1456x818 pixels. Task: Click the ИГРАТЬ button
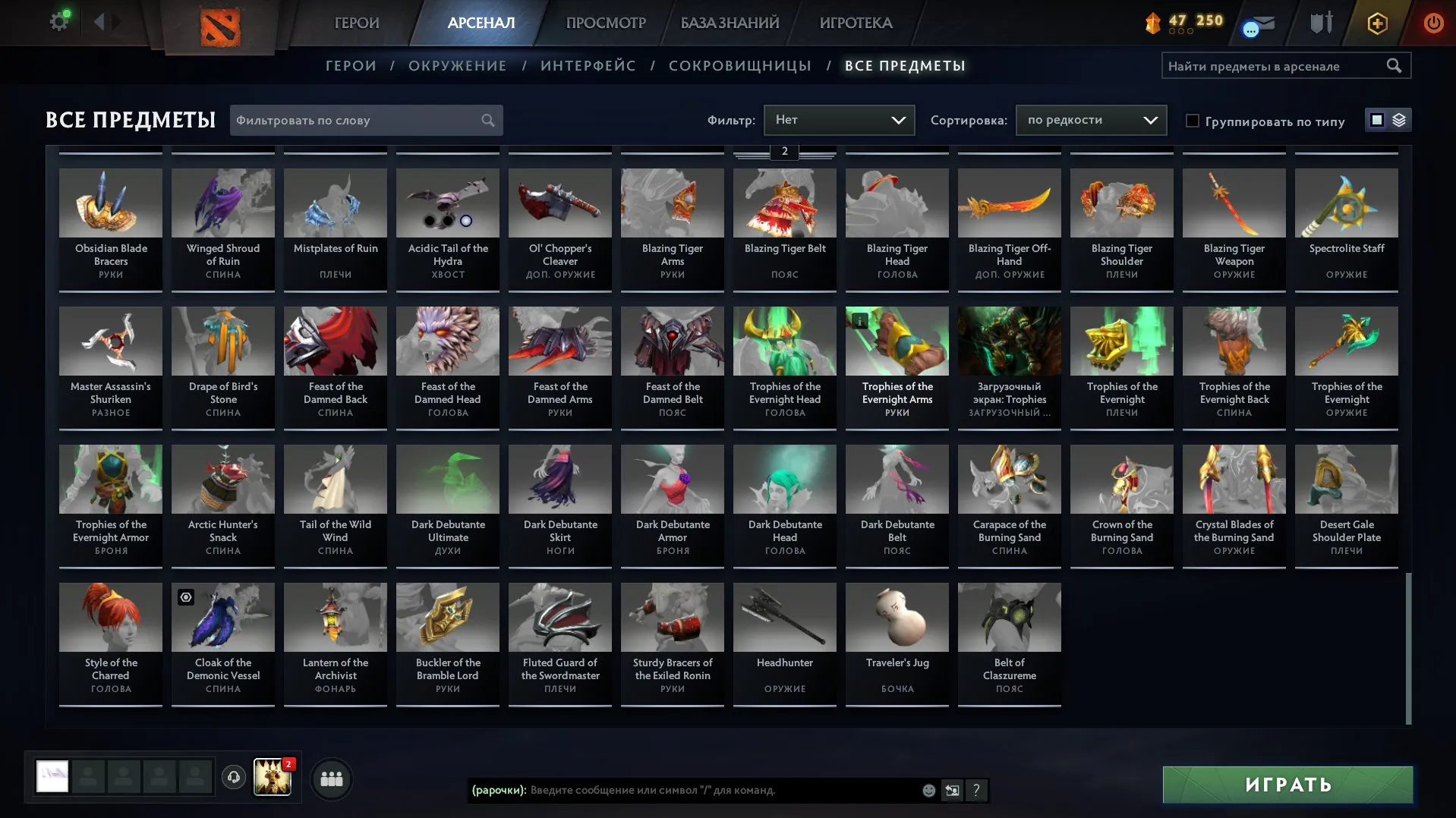1286,784
